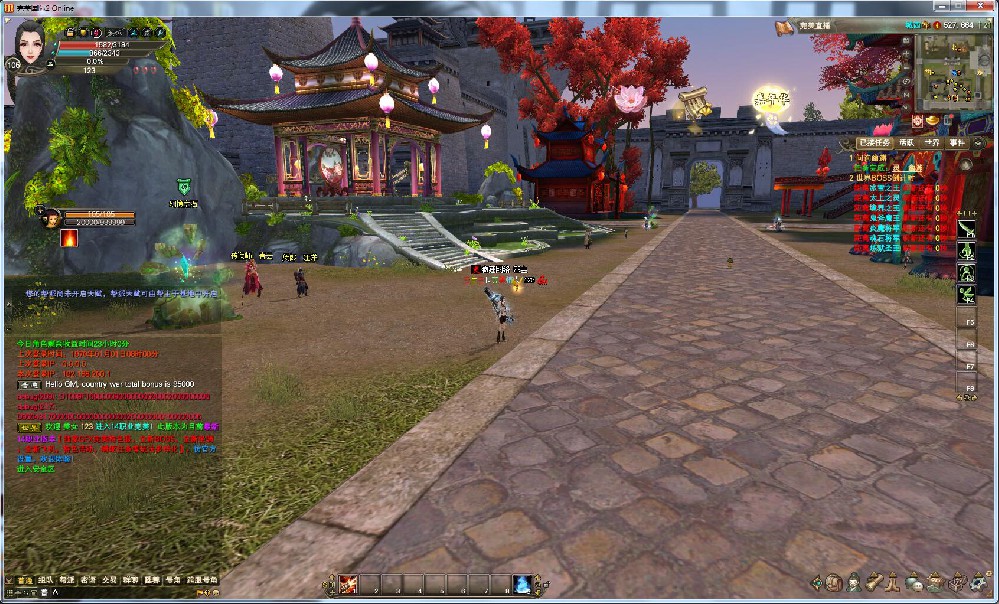Click the fire buff icon under pet

pos(69,239)
